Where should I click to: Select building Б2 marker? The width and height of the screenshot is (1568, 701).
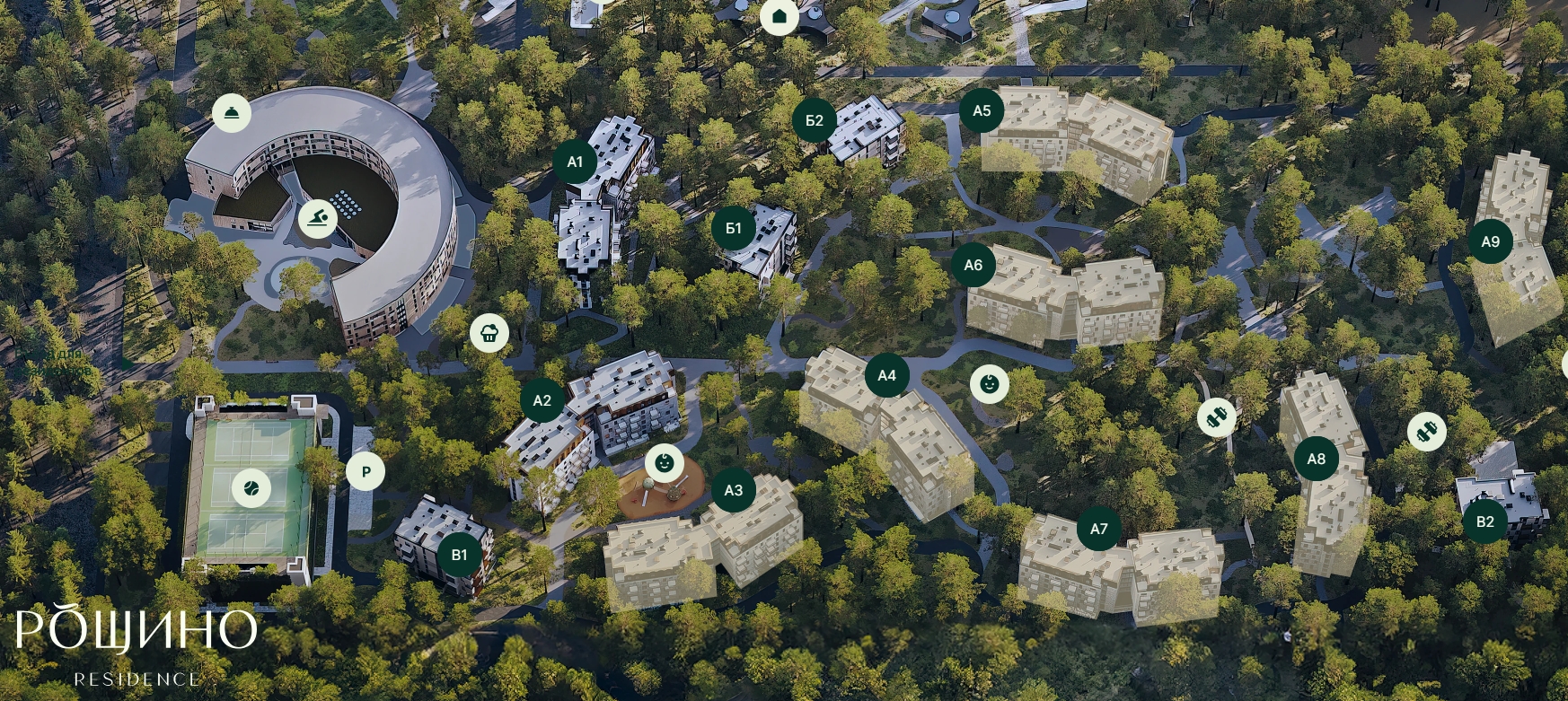pos(815,120)
